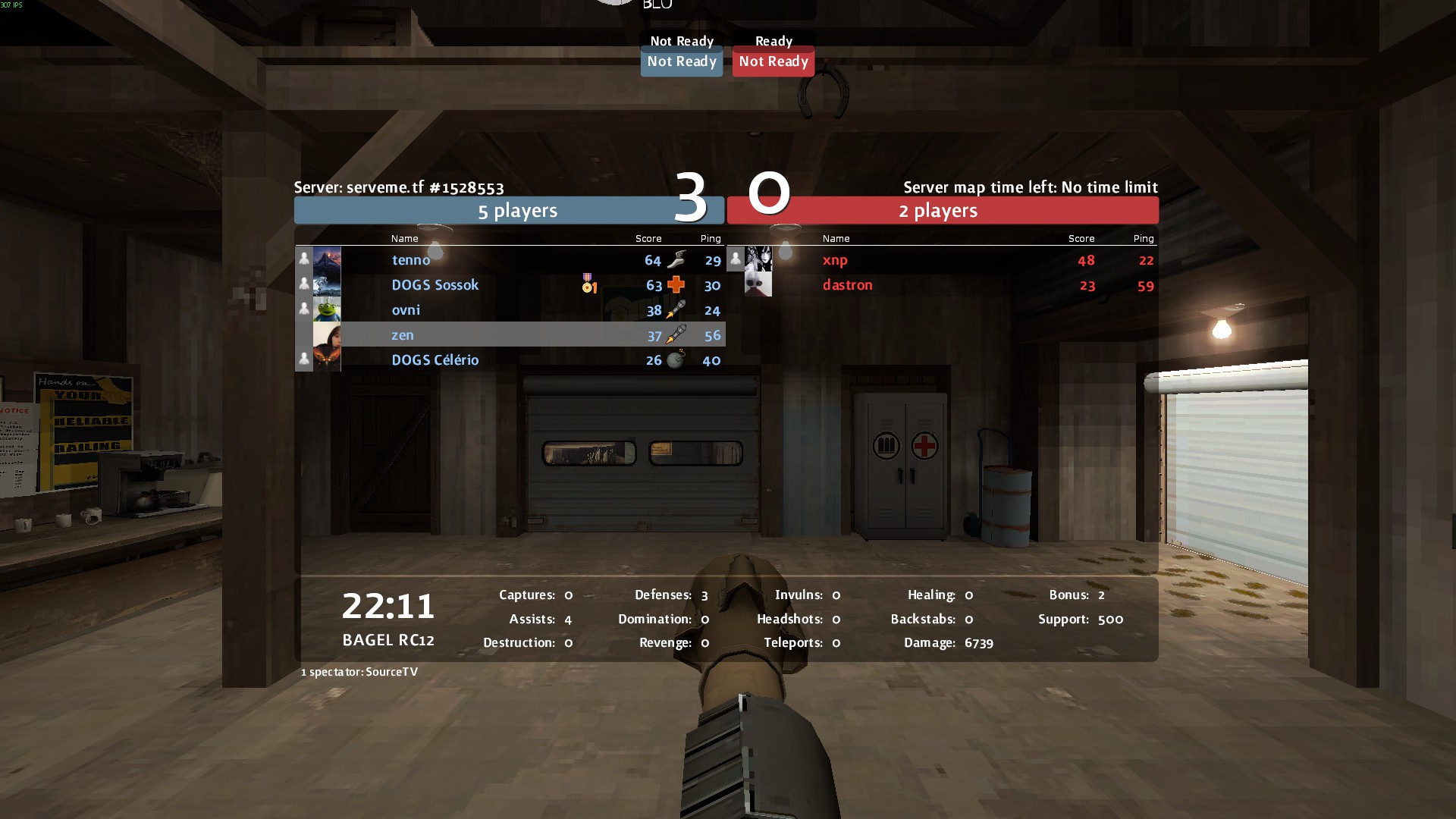Click the avatar beside xnp

758,259
